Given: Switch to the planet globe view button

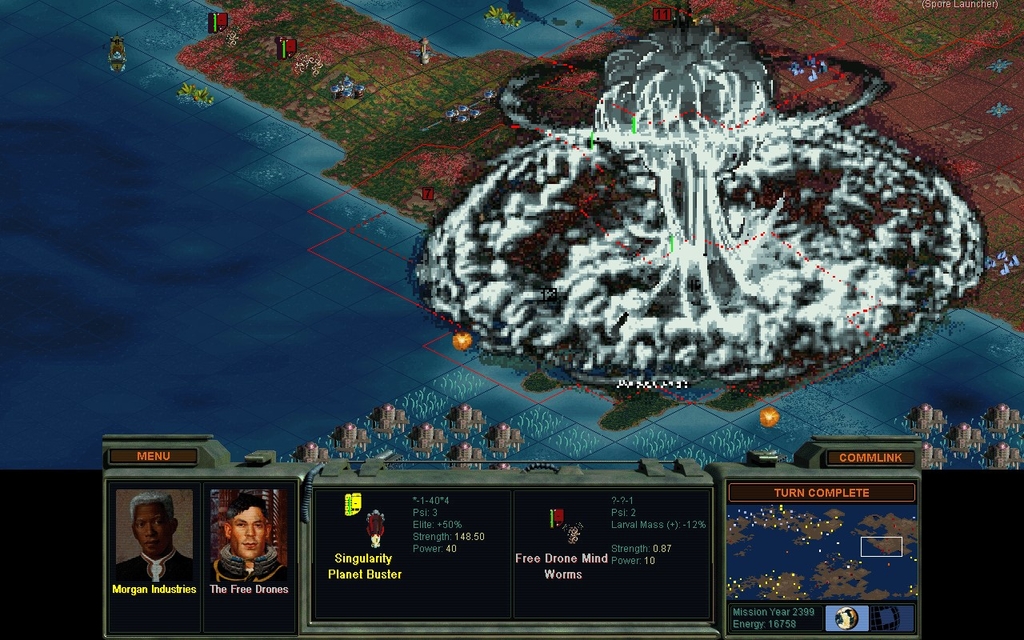Looking at the screenshot, I should (x=847, y=617).
